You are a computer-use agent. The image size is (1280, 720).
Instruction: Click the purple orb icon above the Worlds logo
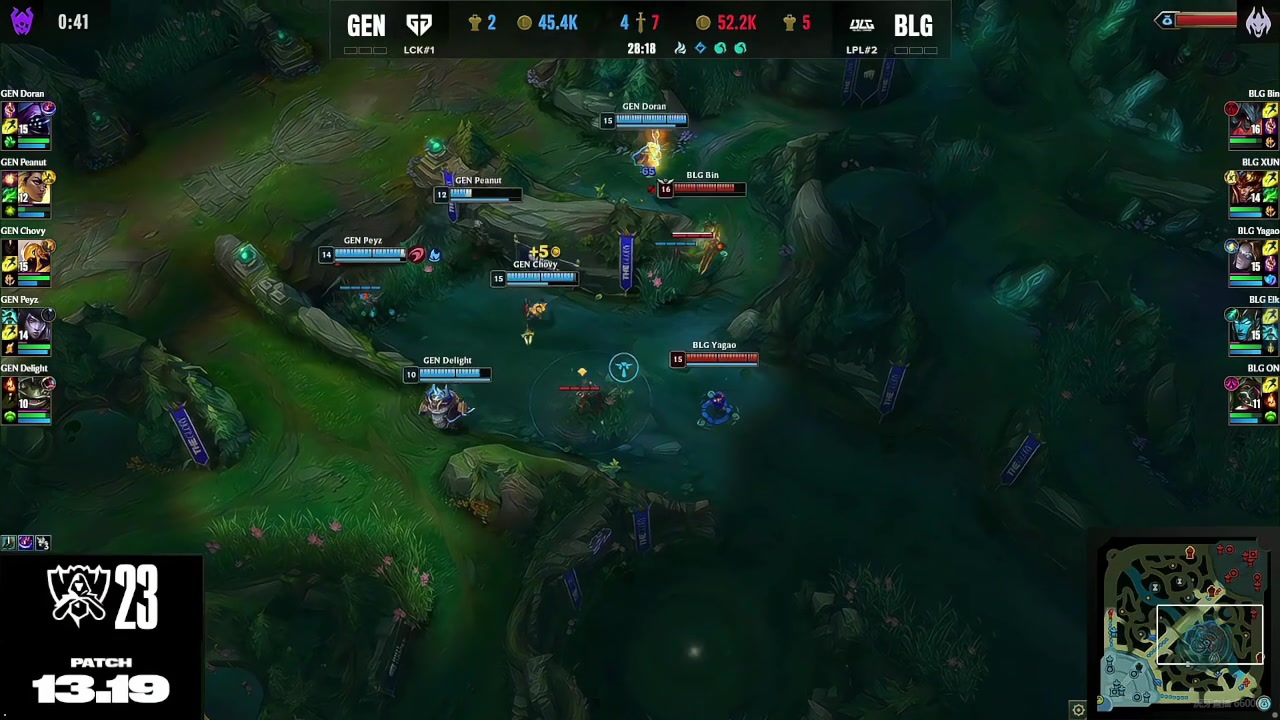click(x=25, y=543)
